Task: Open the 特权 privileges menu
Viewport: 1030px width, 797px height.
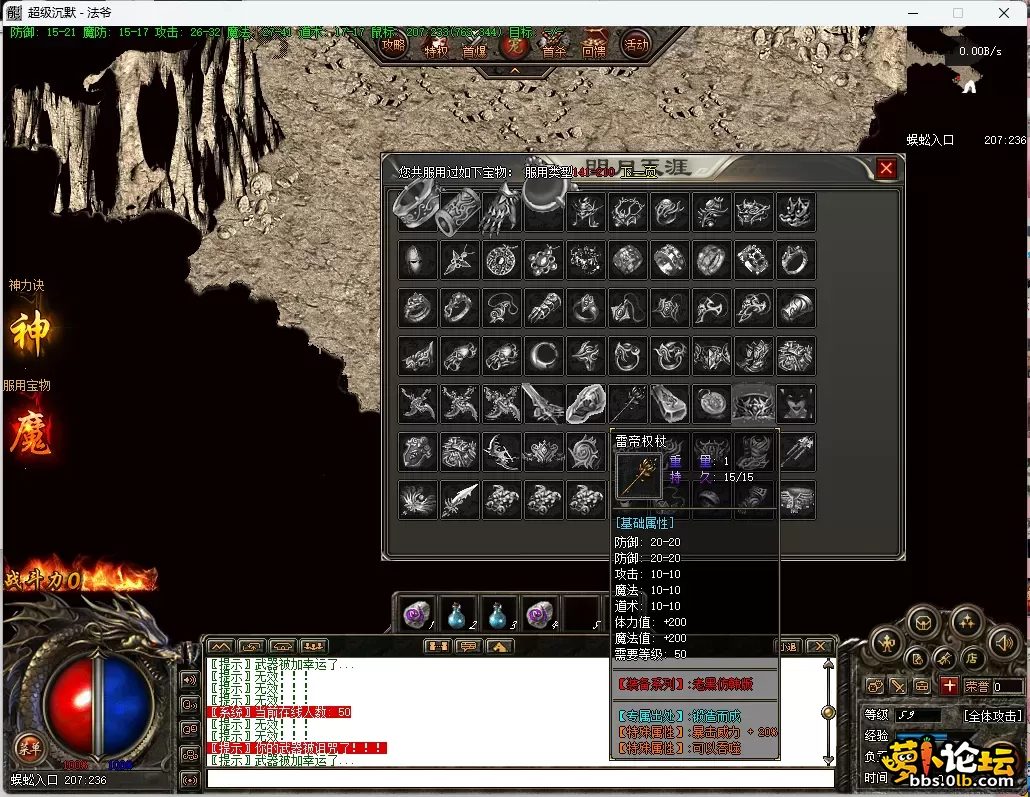Action: 435,47
